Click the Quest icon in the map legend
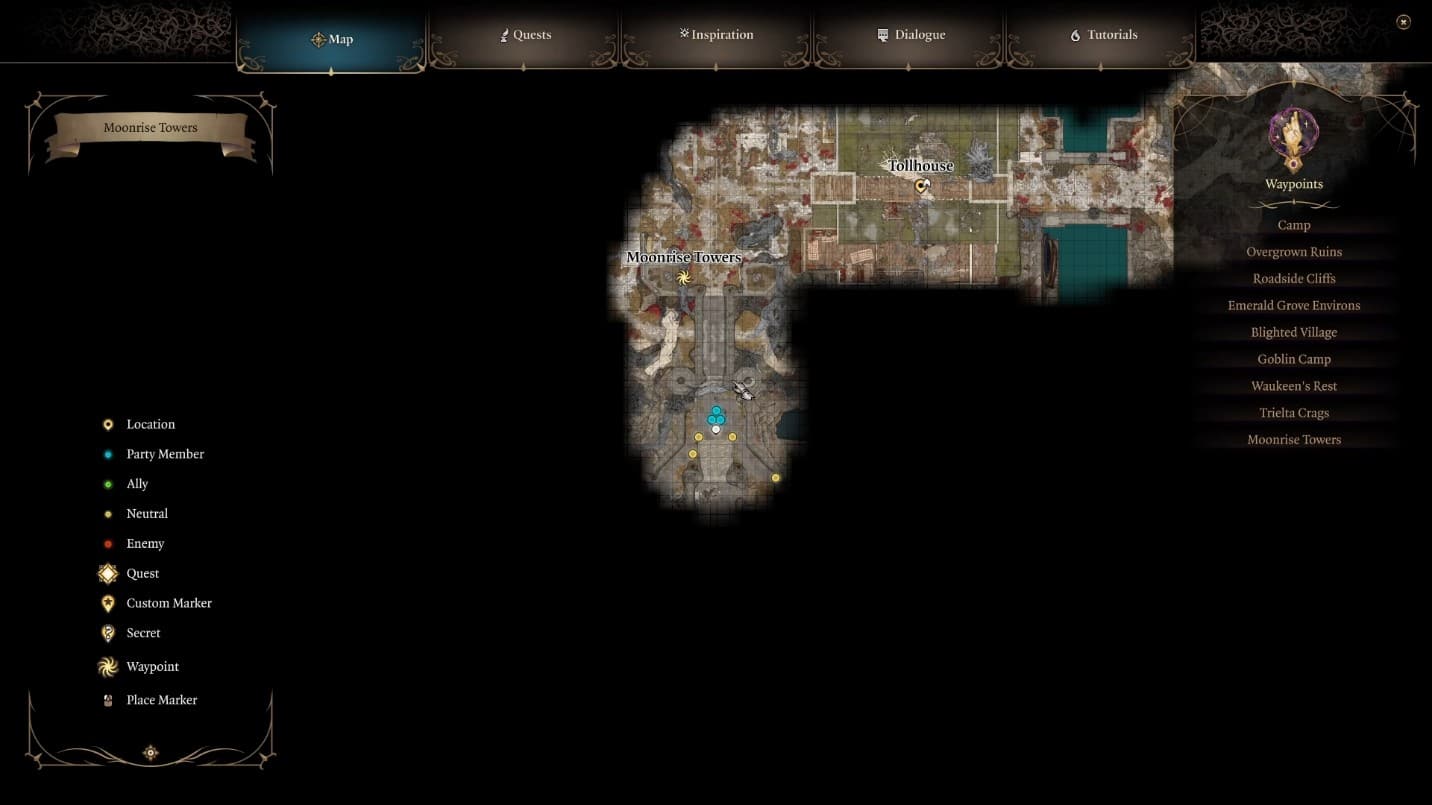 point(108,573)
